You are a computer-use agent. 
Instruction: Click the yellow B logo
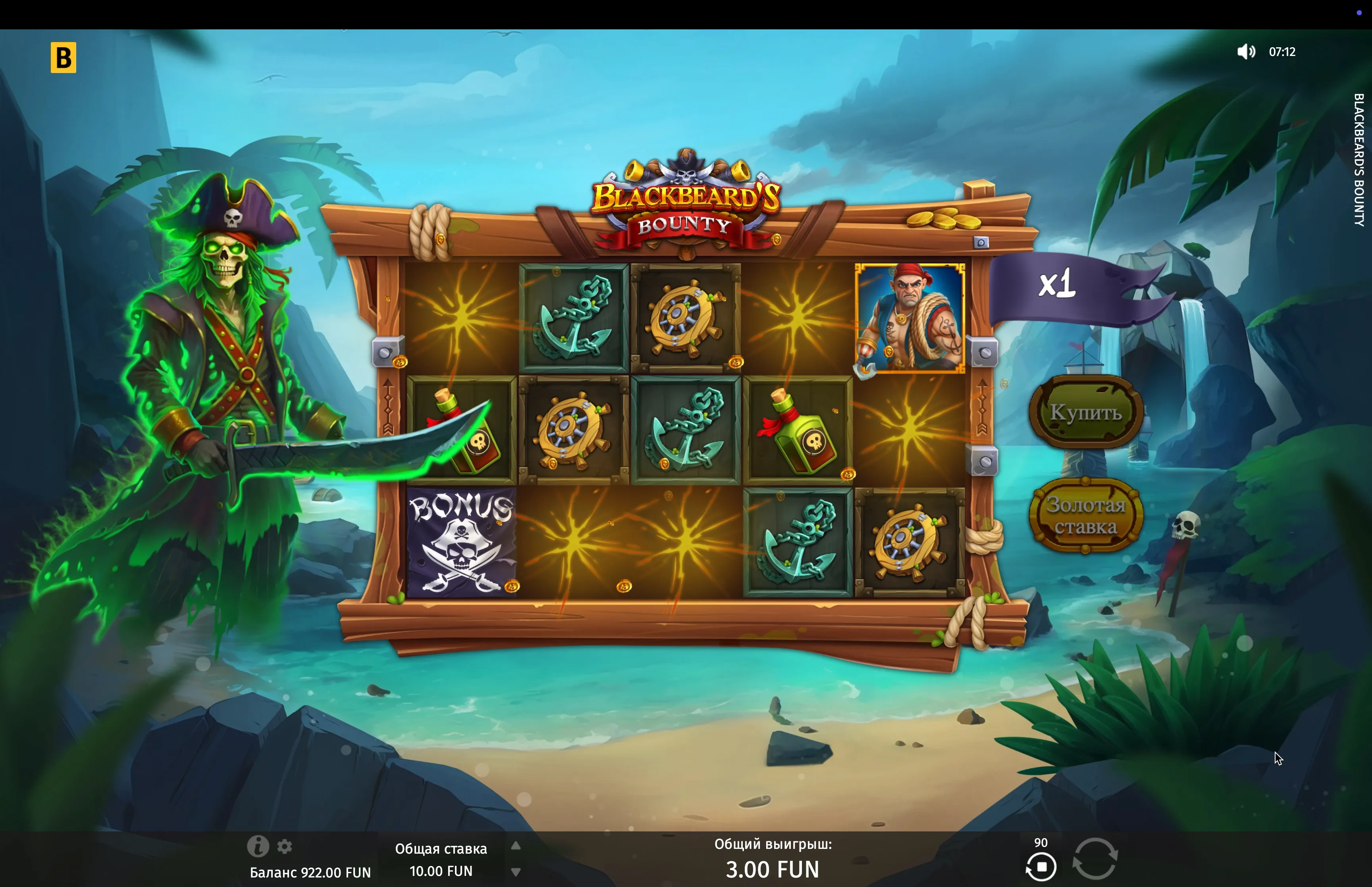[x=64, y=58]
